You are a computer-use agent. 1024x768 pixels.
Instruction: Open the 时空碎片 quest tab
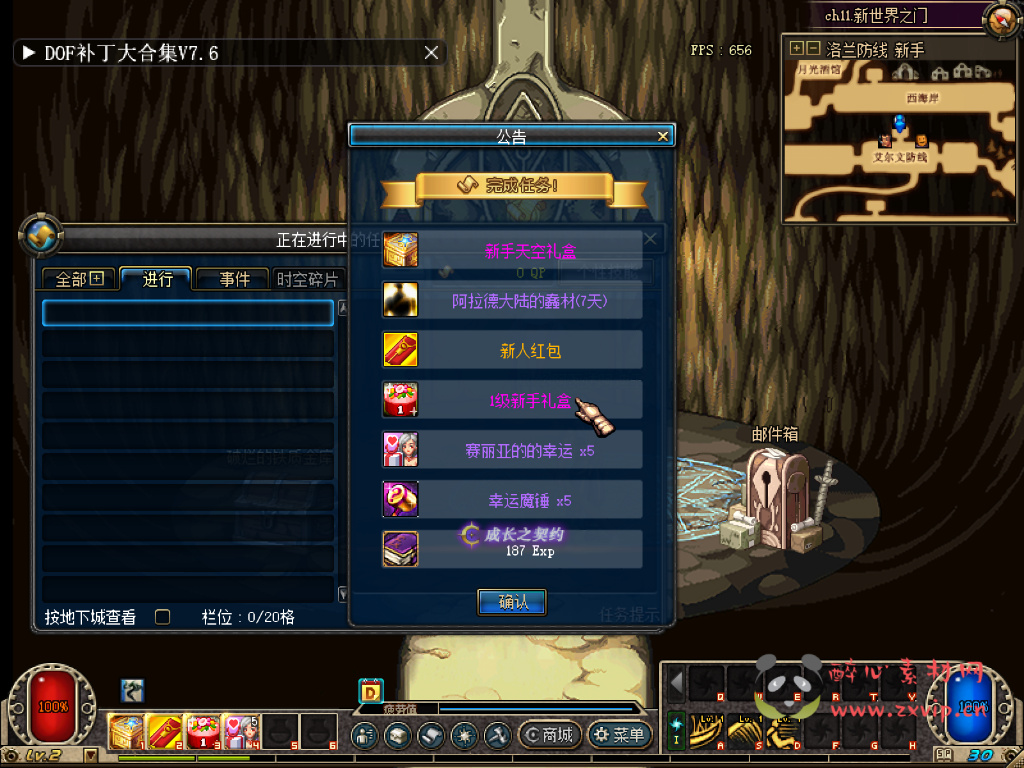(308, 279)
